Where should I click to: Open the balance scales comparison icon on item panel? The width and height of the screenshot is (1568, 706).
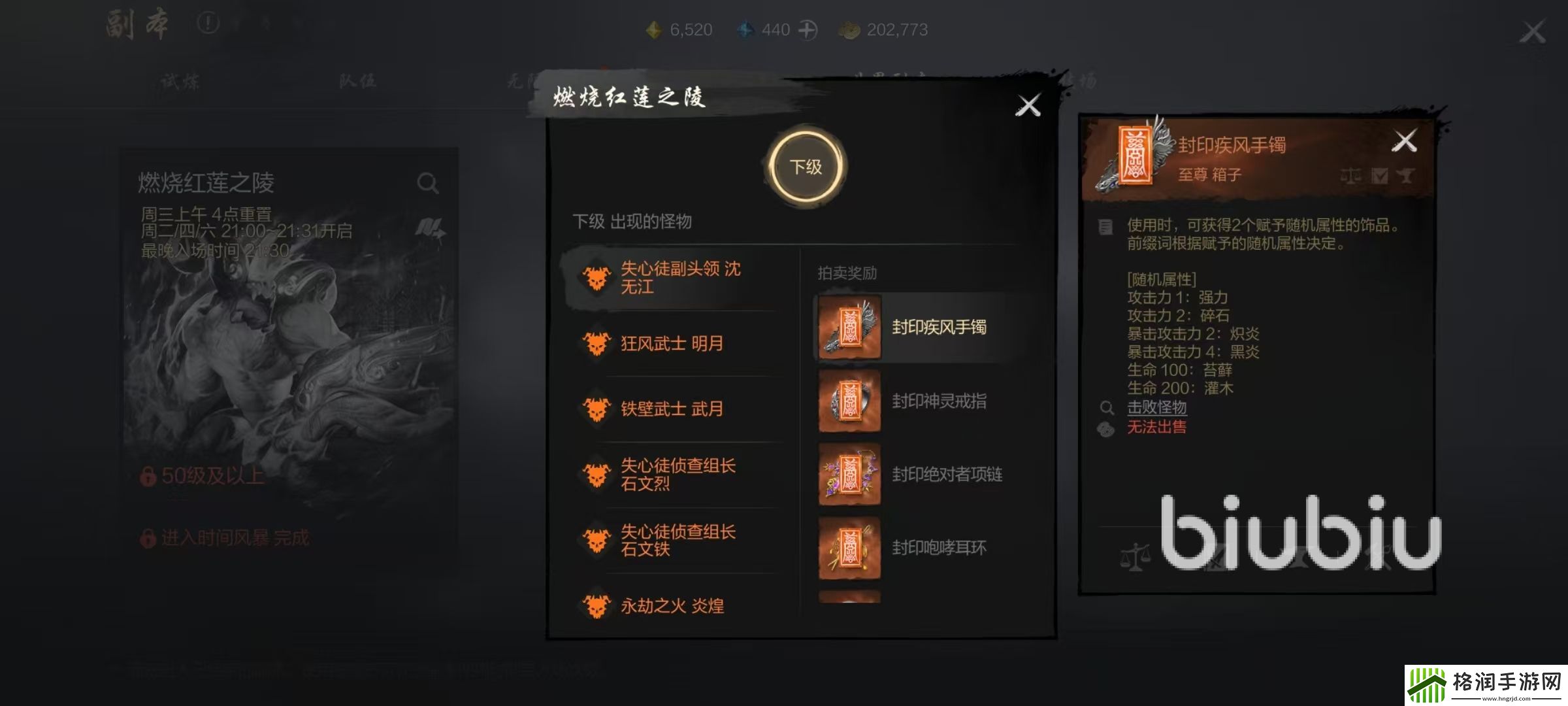1352,175
